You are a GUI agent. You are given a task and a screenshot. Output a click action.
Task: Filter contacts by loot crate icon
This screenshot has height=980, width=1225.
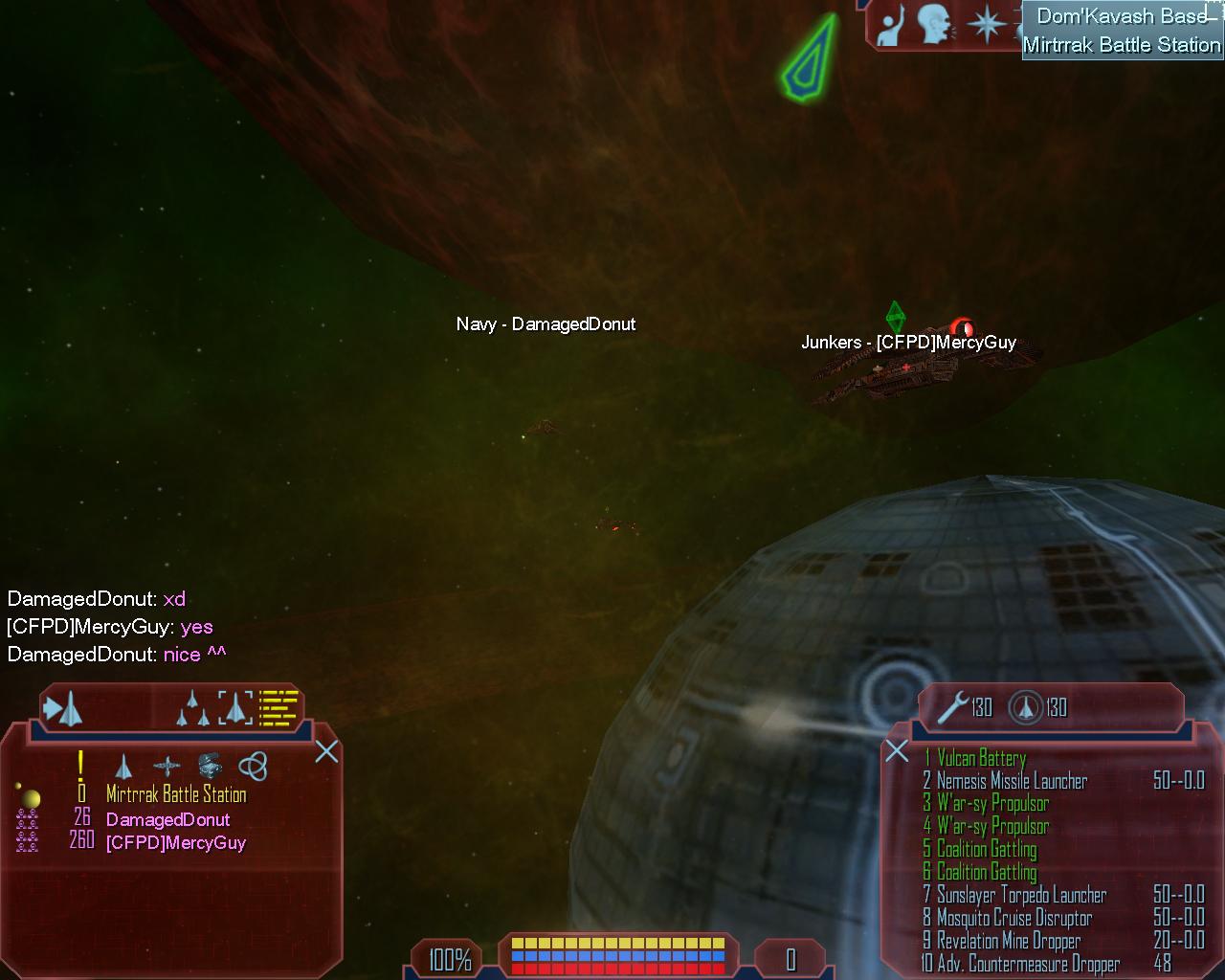point(210,766)
